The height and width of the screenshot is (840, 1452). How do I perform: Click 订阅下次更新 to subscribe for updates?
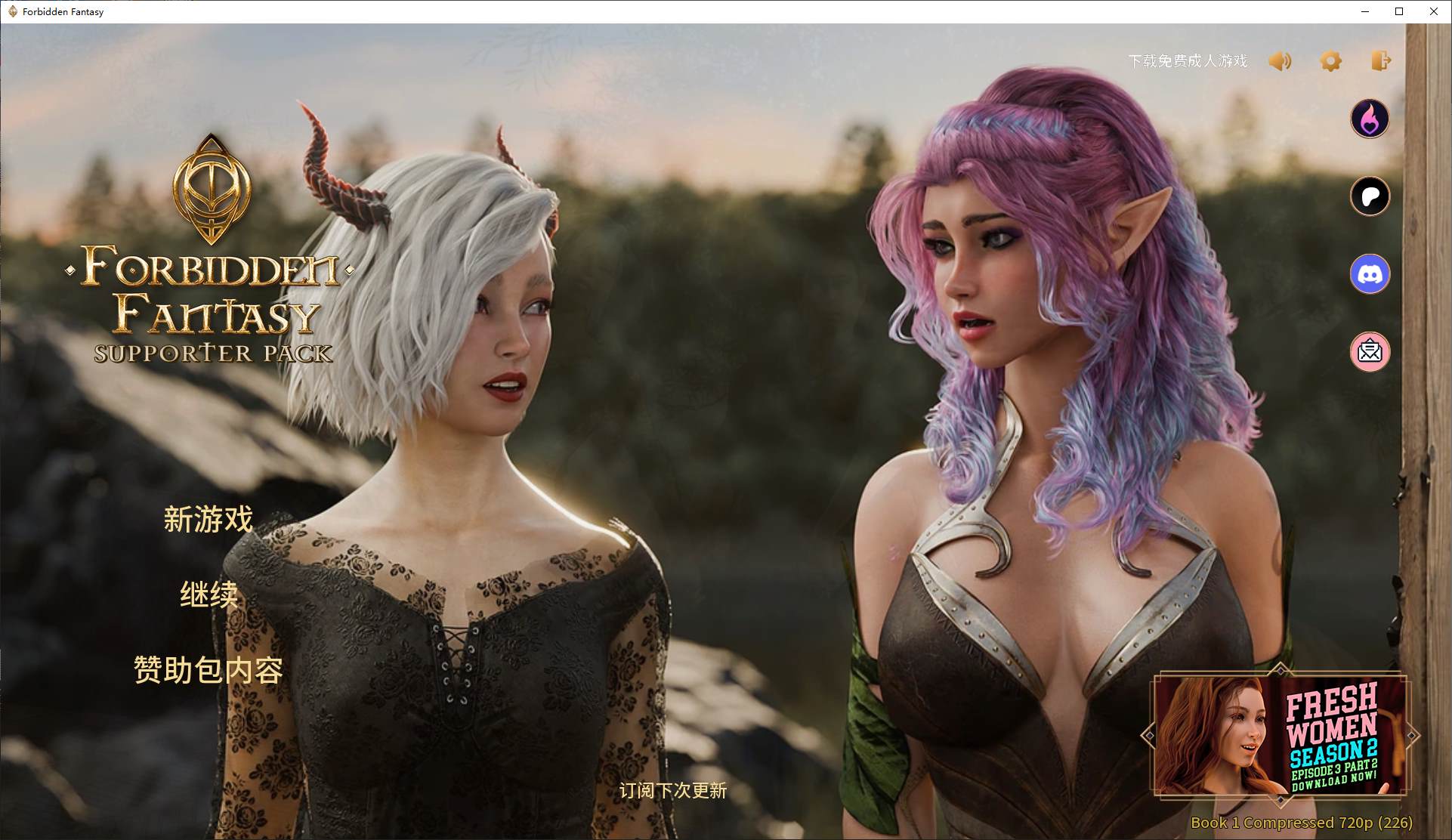click(x=672, y=791)
